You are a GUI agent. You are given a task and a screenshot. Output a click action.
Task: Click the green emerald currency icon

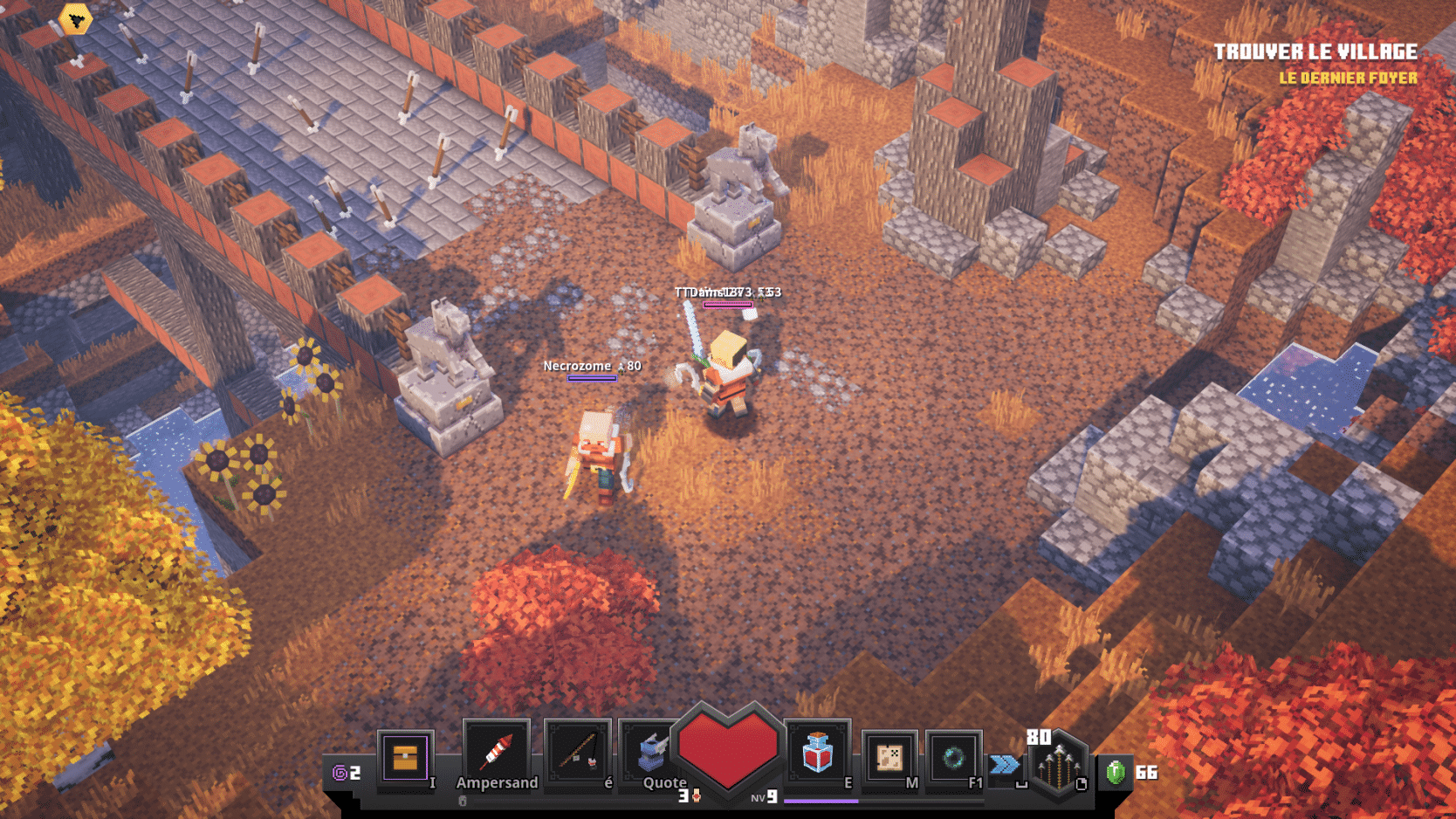[x=1116, y=772]
